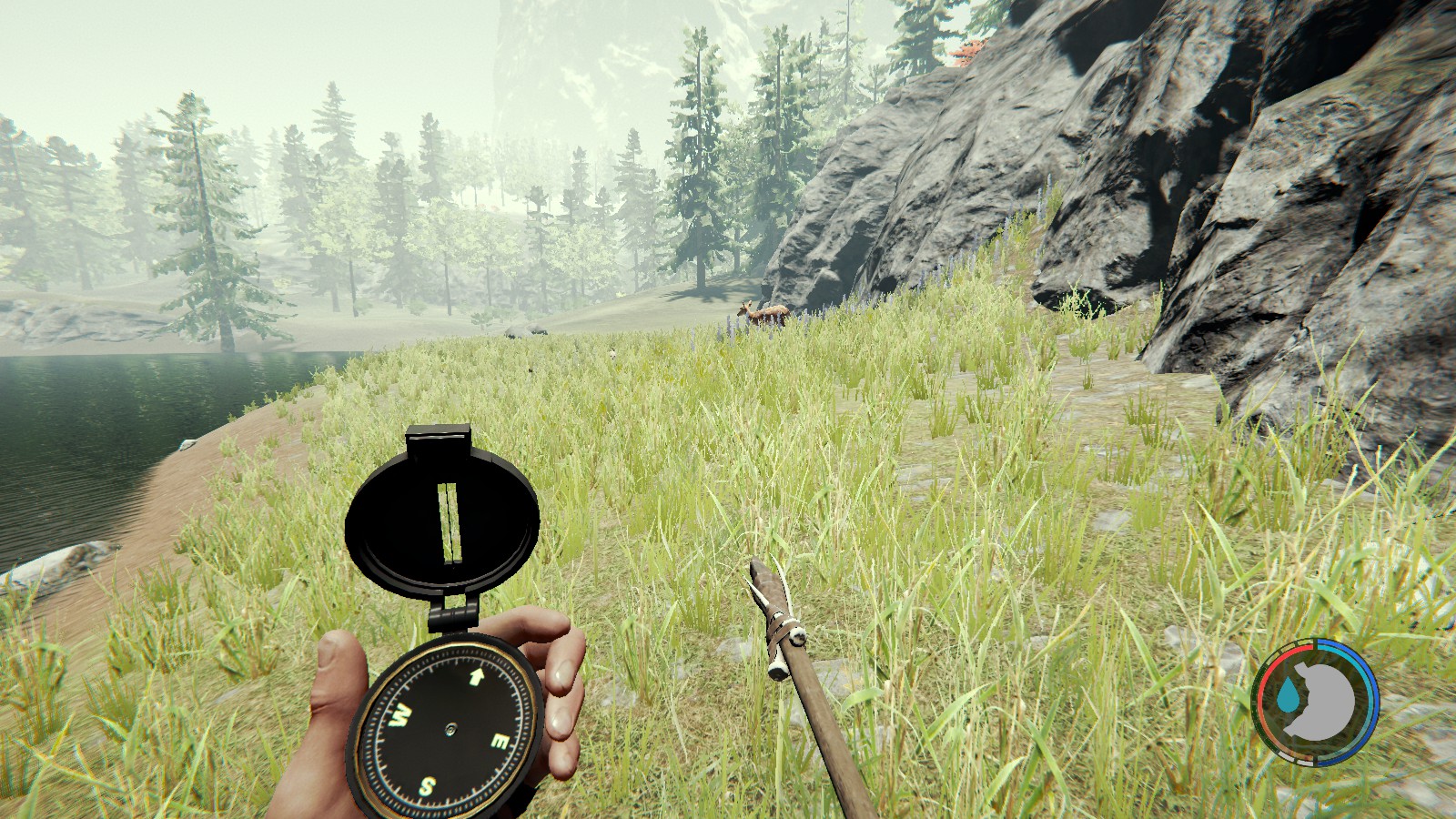Click the open compass lid cover
1456x819 pixels.
[397, 517]
